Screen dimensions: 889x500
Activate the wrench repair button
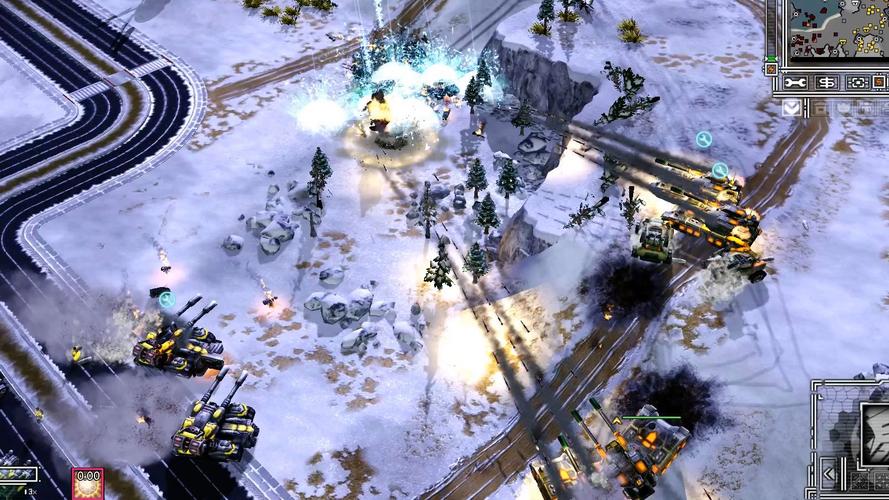click(796, 82)
